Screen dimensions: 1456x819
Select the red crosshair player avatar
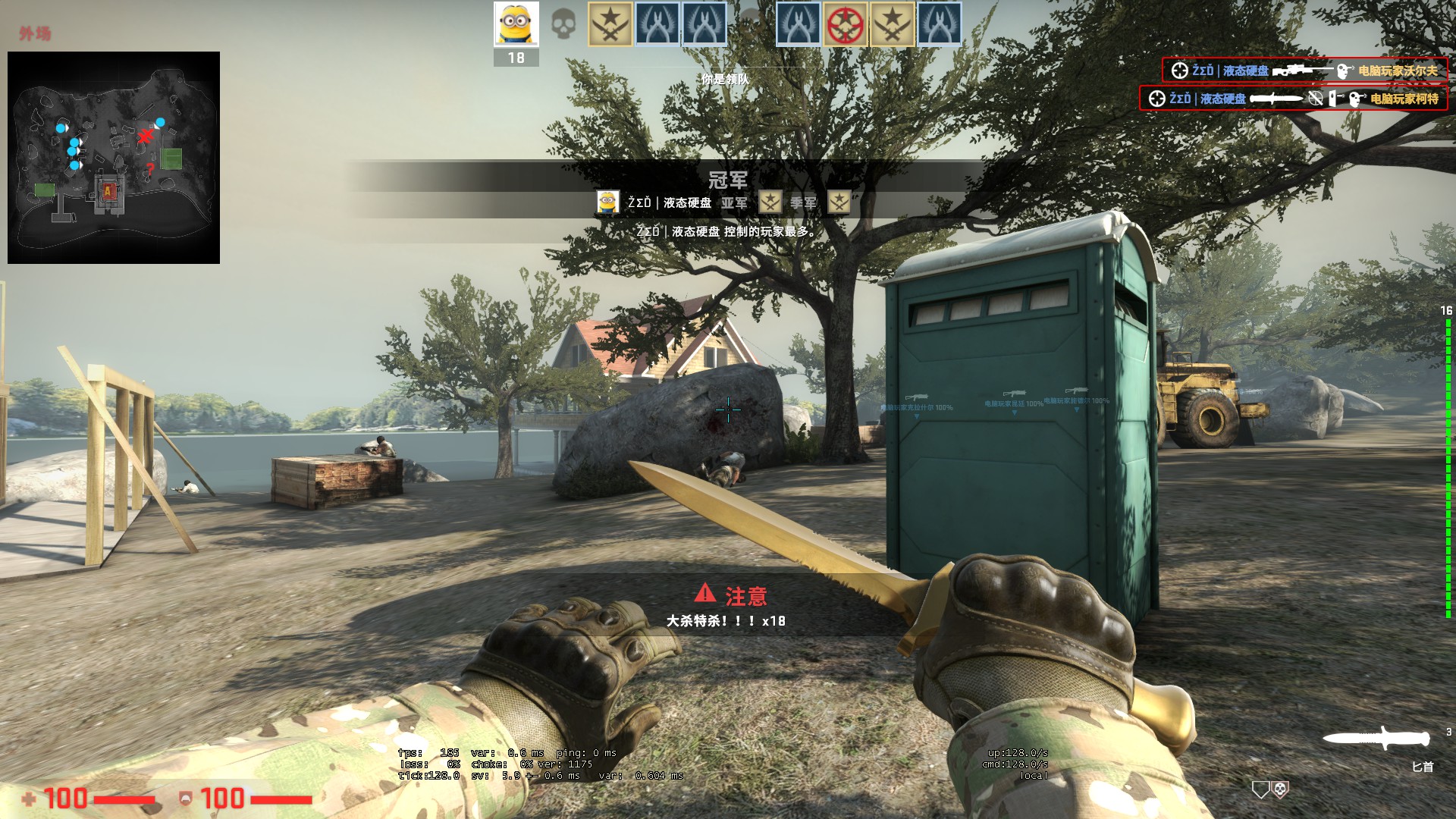[845, 24]
